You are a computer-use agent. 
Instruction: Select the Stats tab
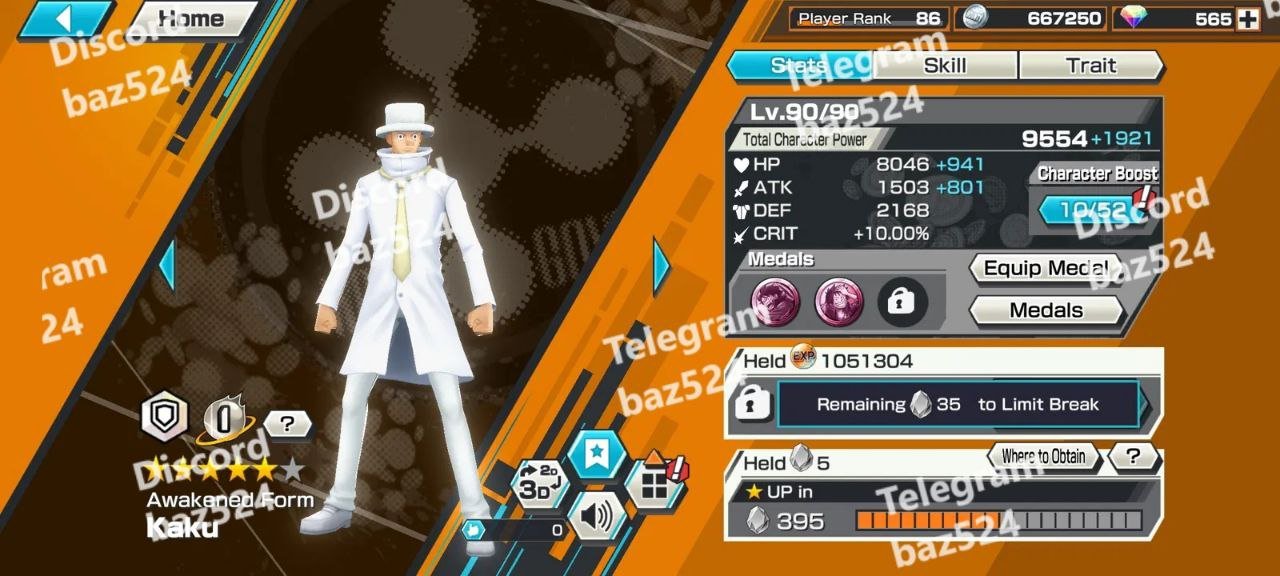(x=798, y=66)
